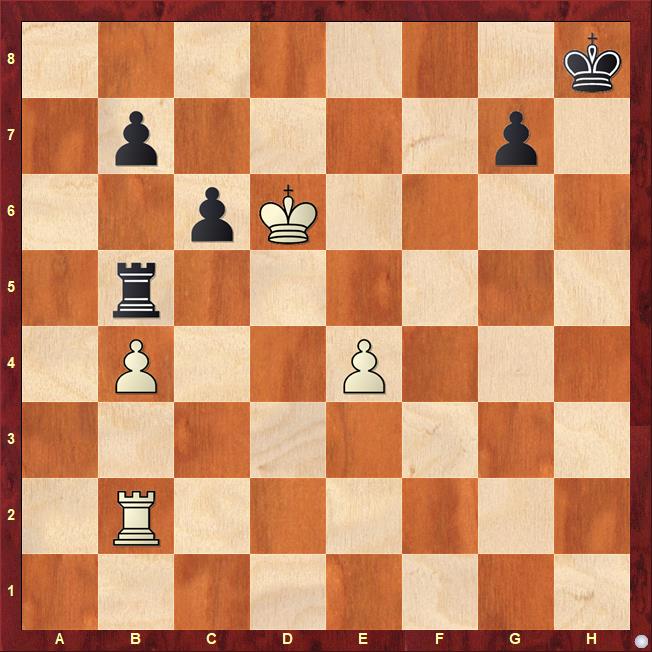Pick the black rook on b5
Viewport: 652px width, 652px height.
coord(136,290)
